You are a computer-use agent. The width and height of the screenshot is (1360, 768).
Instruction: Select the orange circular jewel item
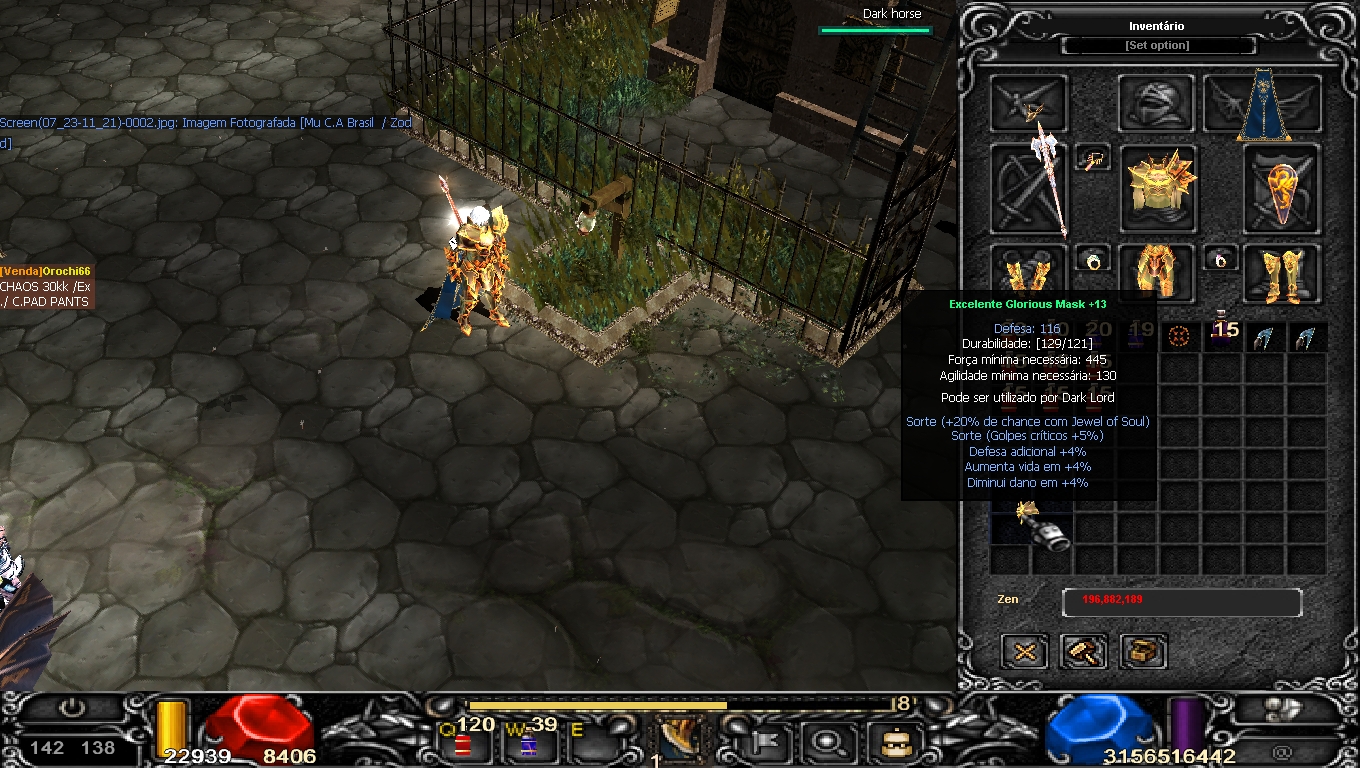click(1180, 337)
